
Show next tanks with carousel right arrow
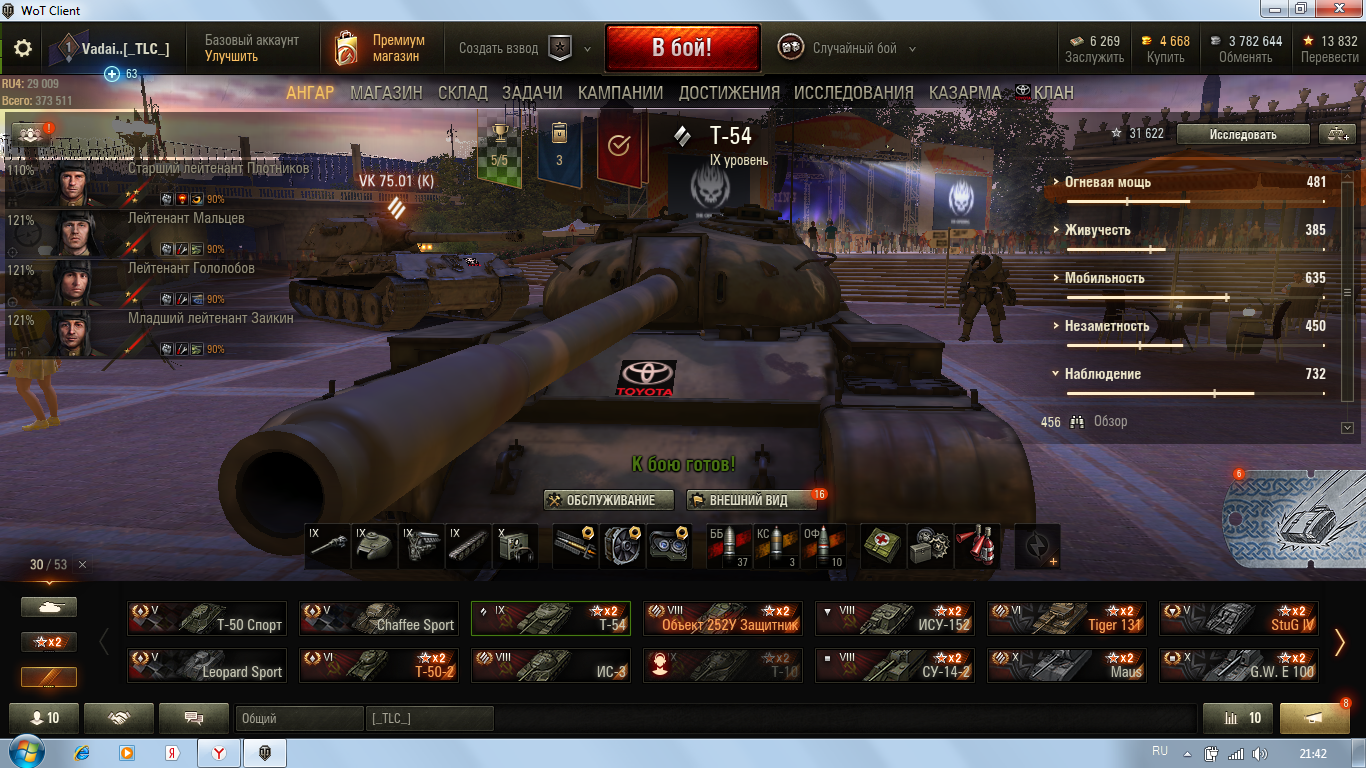point(1340,643)
